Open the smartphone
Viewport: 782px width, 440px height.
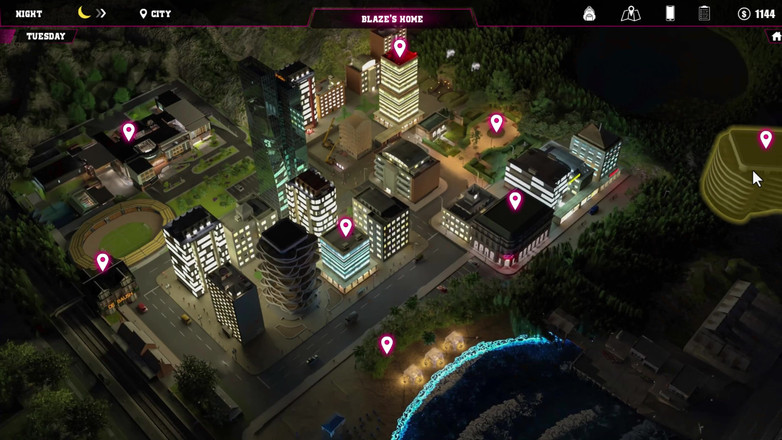point(670,14)
